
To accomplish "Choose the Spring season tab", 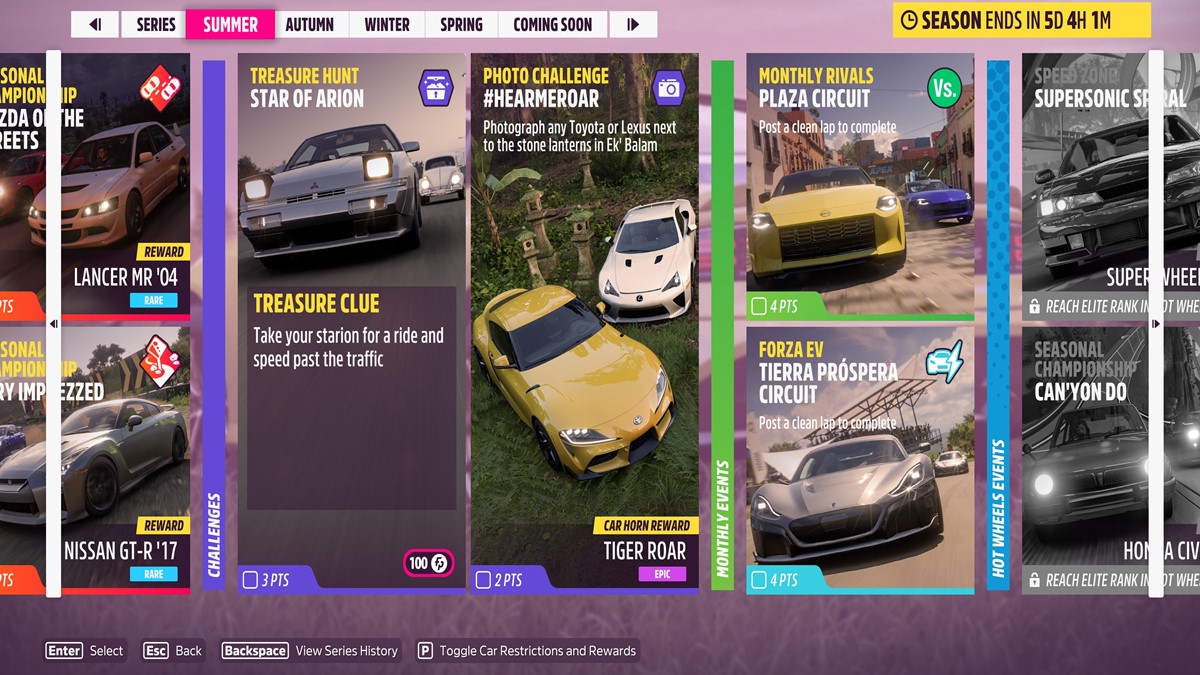I will point(461,24).
